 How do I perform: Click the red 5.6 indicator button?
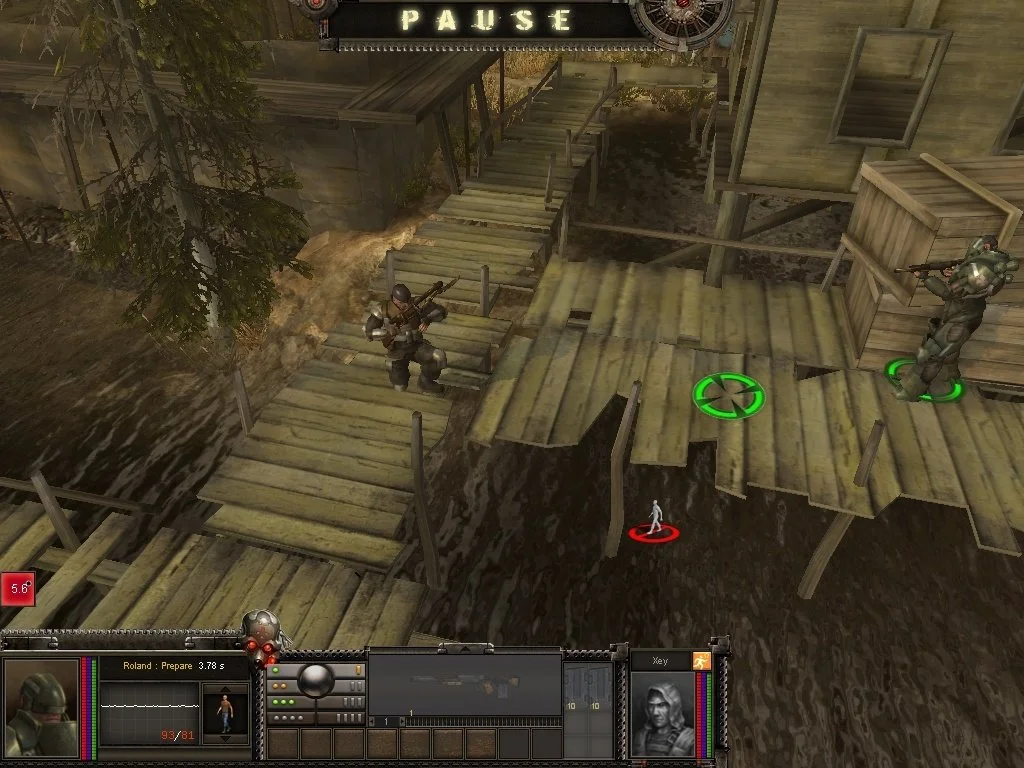coord(18,589)
